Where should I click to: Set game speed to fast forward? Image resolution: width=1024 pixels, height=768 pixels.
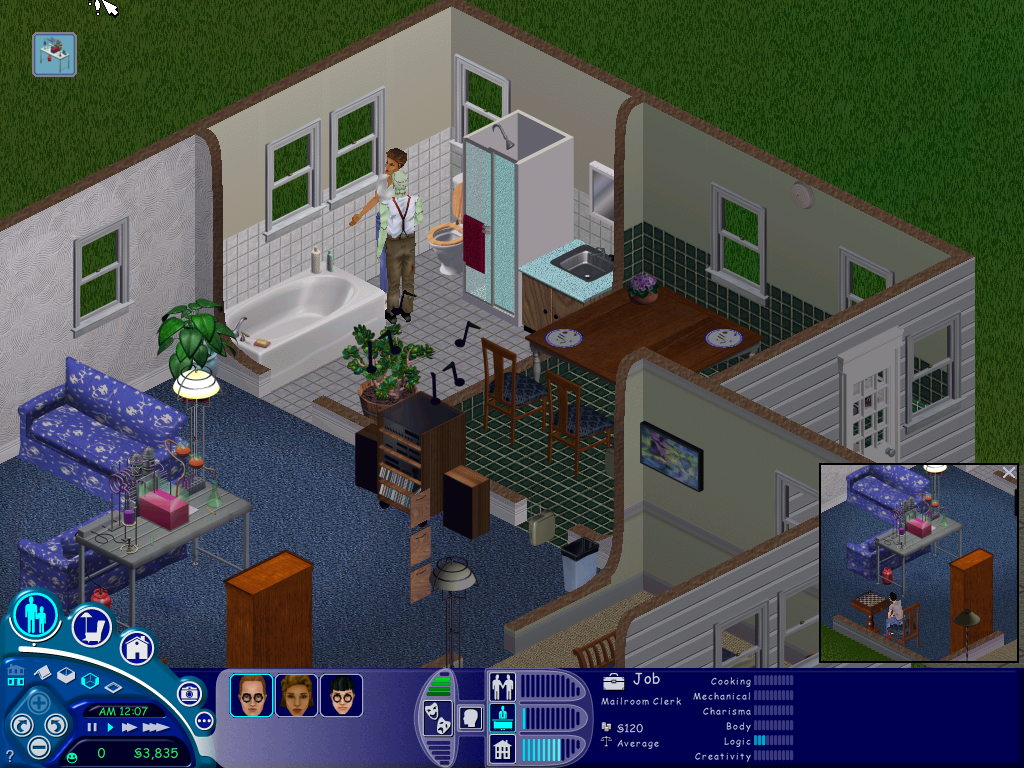tap(128, 728)
